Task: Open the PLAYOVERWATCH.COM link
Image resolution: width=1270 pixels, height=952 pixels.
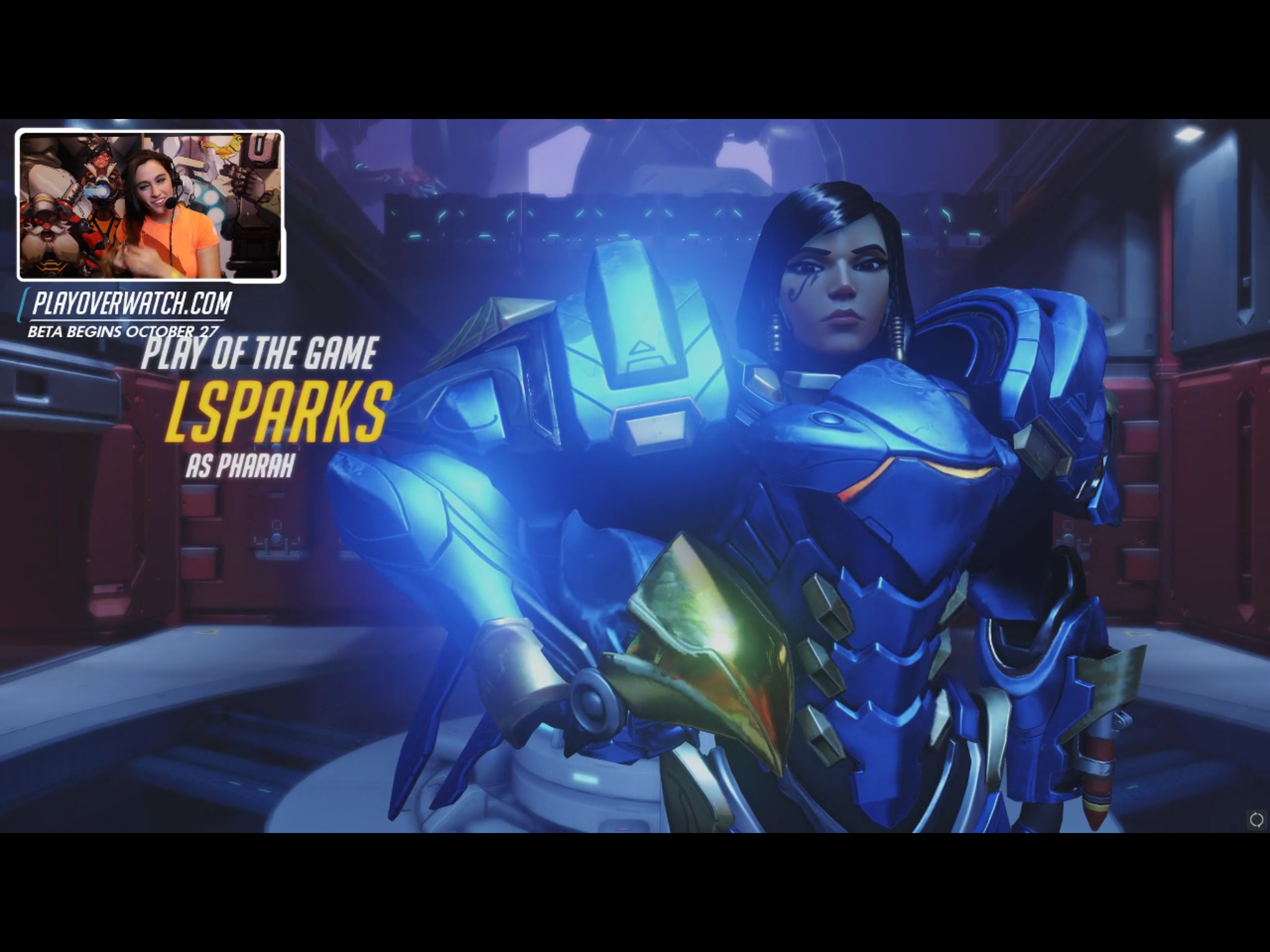Action: point(131,304)
